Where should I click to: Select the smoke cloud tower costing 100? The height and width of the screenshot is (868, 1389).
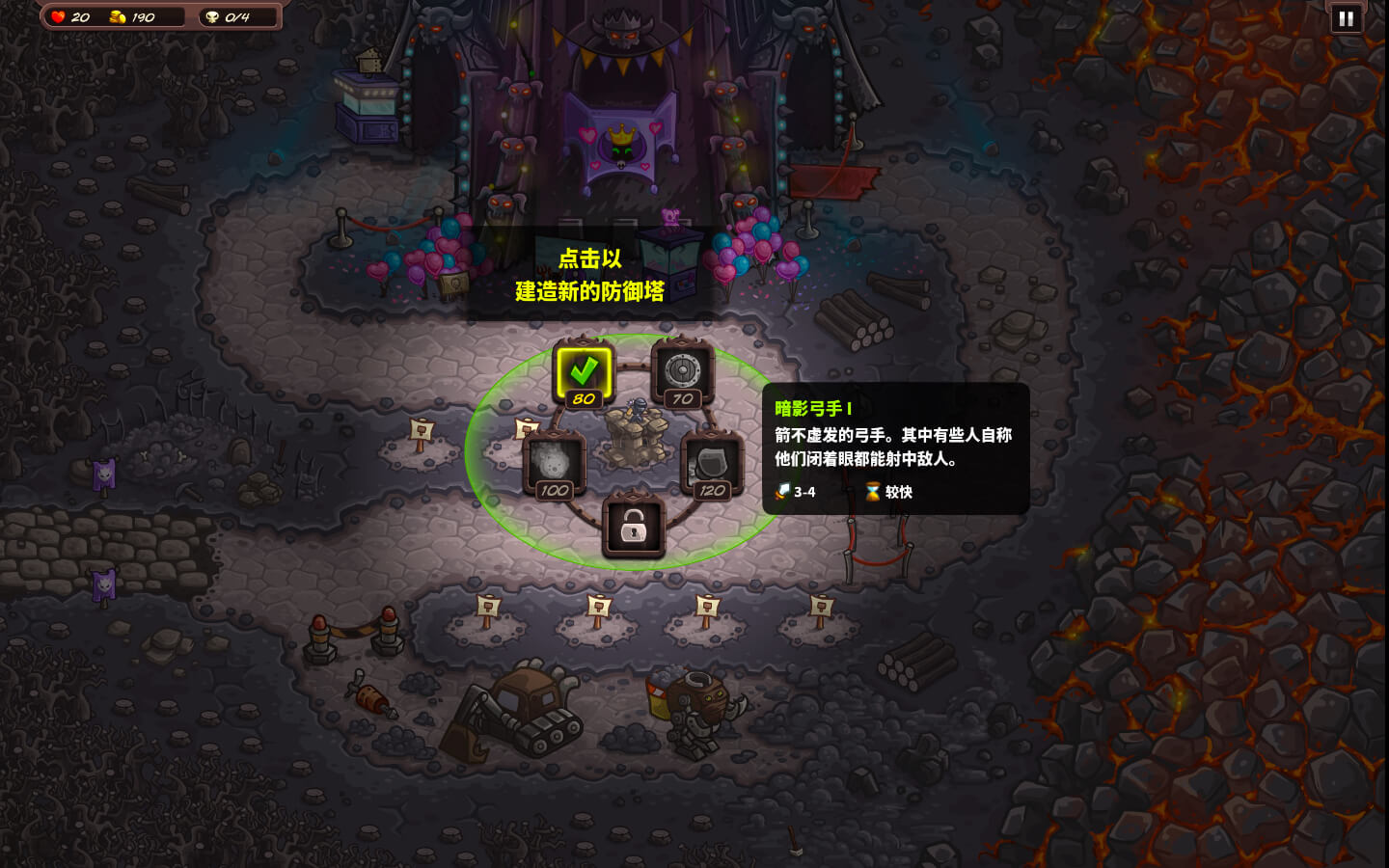pyautogui.click(x=554, y=464)
